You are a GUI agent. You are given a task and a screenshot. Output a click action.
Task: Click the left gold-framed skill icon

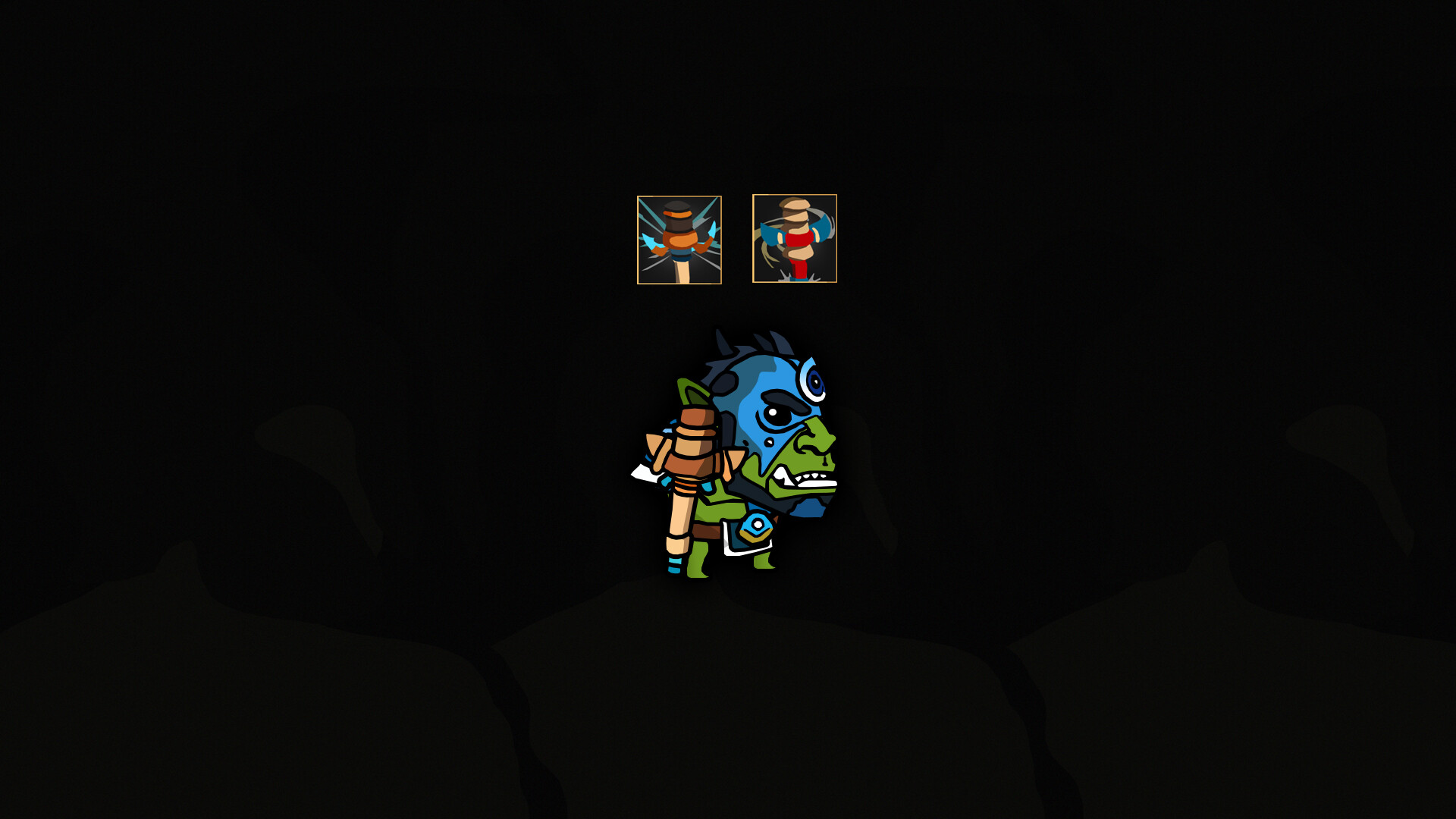point(680,239)
